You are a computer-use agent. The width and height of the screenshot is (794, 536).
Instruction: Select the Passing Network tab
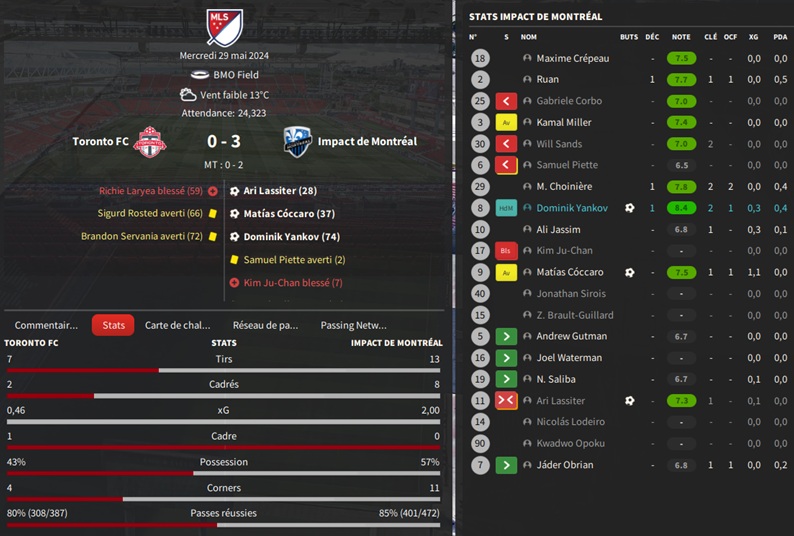[353, 325]
